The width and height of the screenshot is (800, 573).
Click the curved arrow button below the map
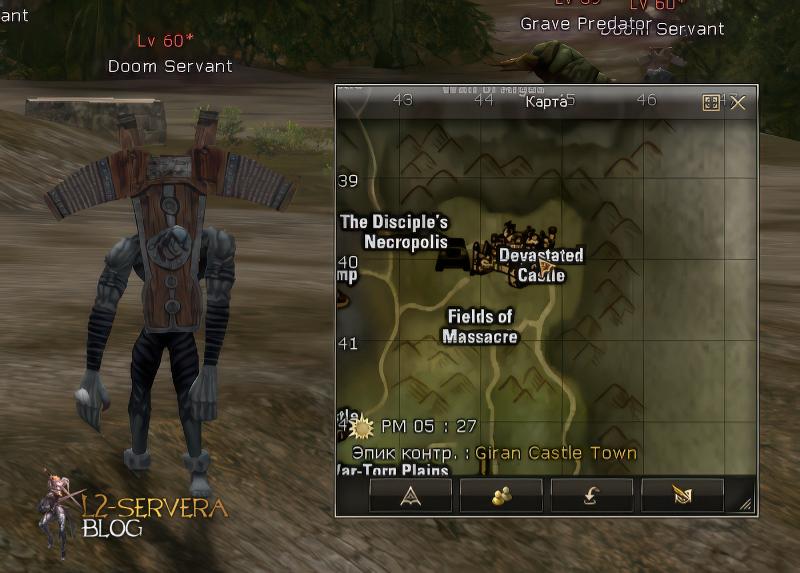[592, 495]
